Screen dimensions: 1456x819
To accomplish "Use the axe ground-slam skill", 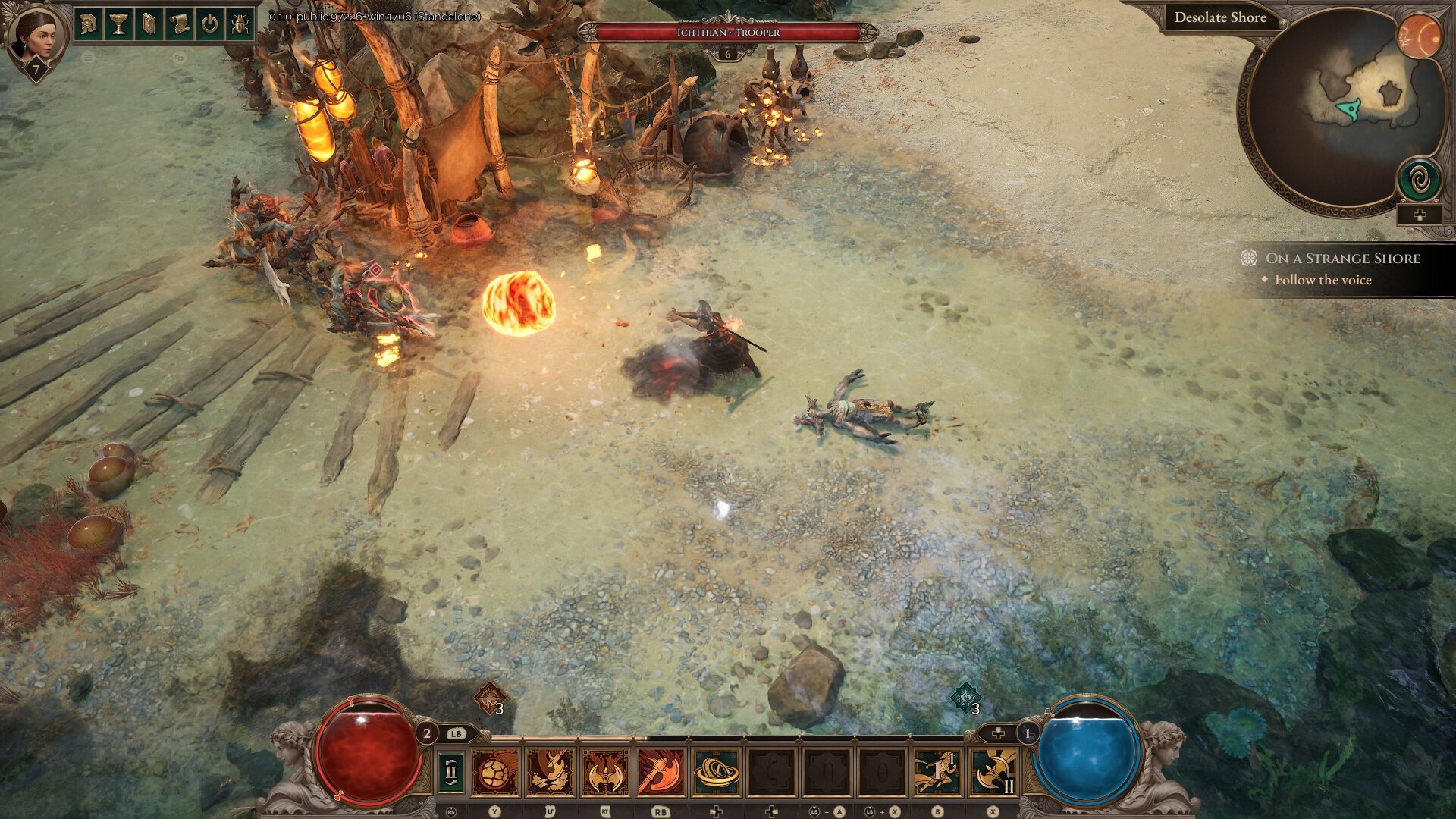I will pos(551,772).
